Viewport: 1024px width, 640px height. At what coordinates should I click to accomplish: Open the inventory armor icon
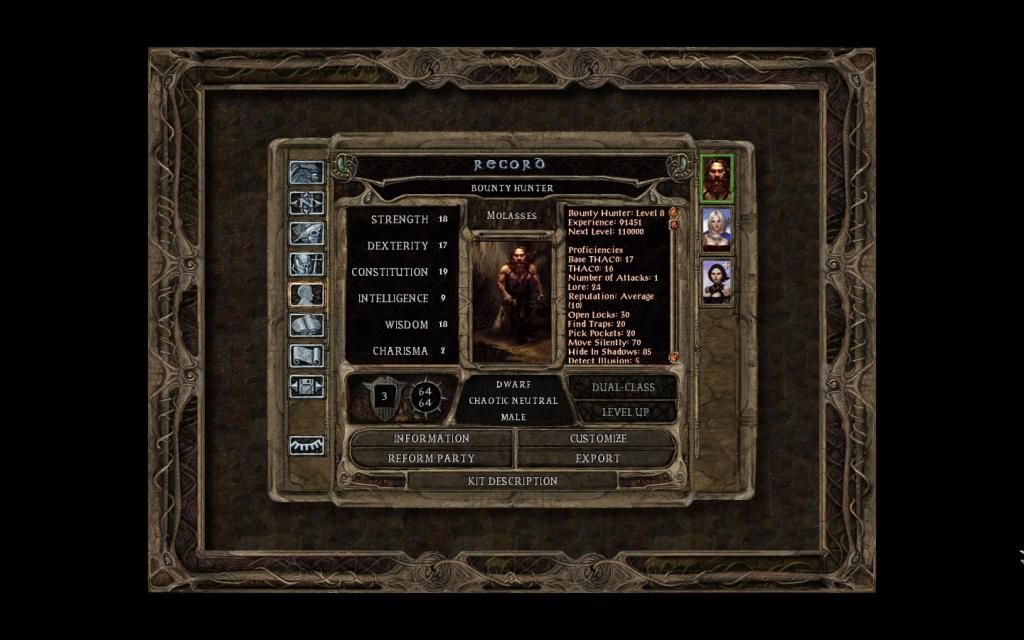pyautogui.click(x=306, y=264)
